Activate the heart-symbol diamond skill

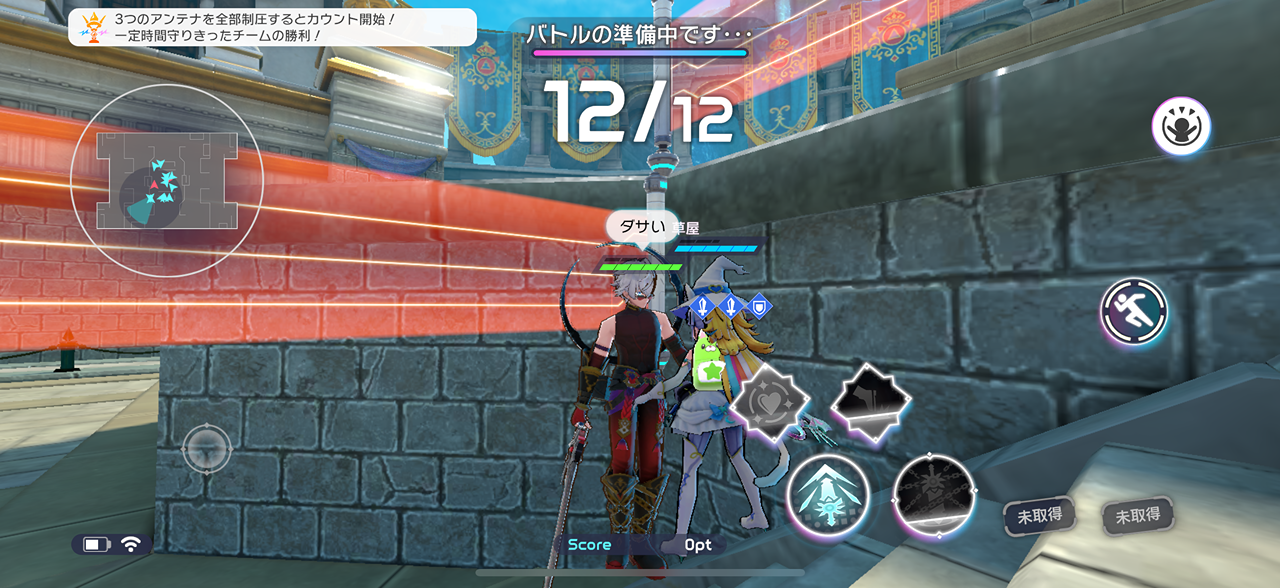tap(770, 403)
